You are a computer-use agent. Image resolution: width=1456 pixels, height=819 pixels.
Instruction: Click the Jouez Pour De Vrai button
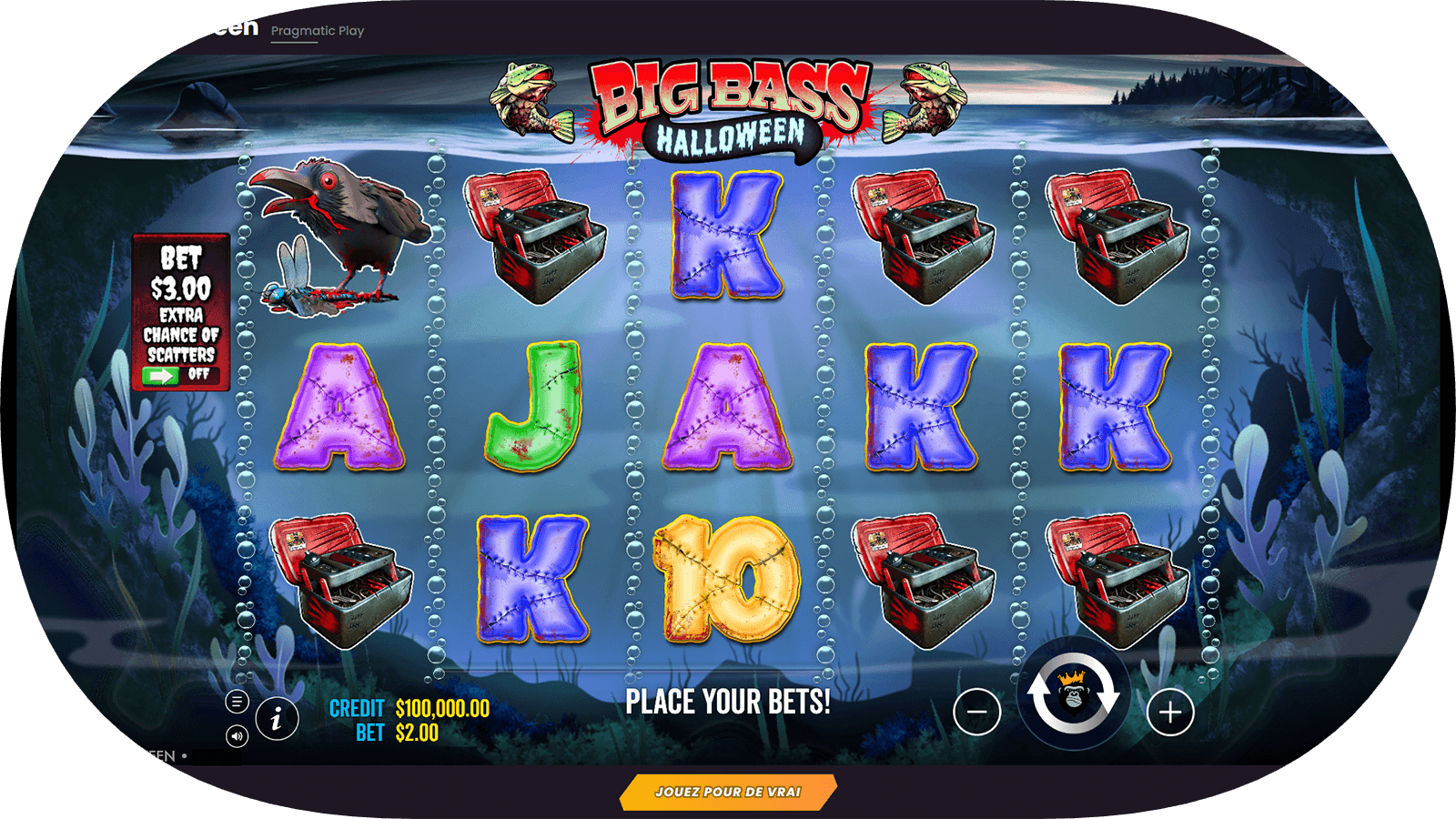click(728, 792)
